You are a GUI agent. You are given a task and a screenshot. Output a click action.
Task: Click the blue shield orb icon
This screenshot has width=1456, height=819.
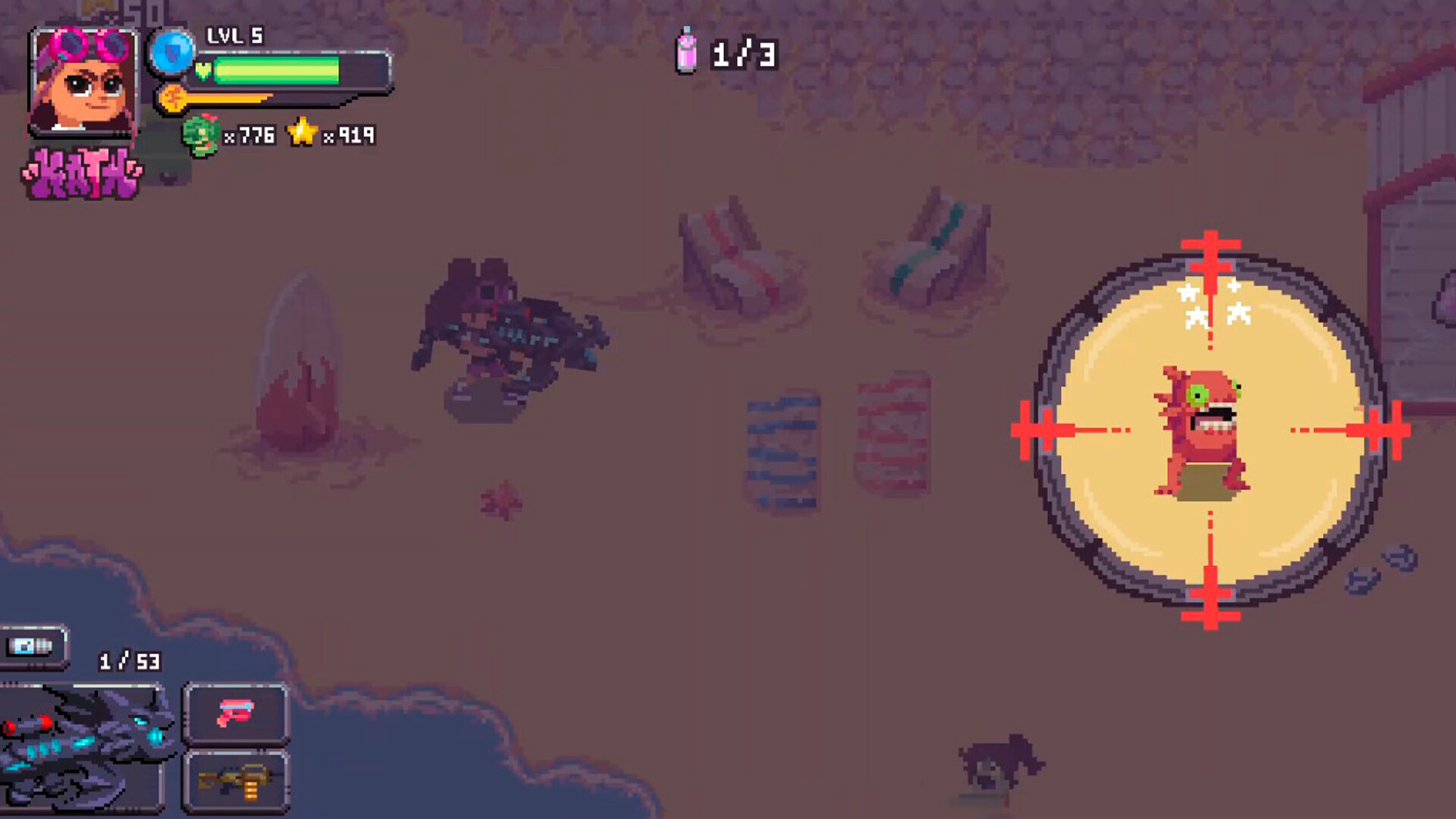(172, 52)
